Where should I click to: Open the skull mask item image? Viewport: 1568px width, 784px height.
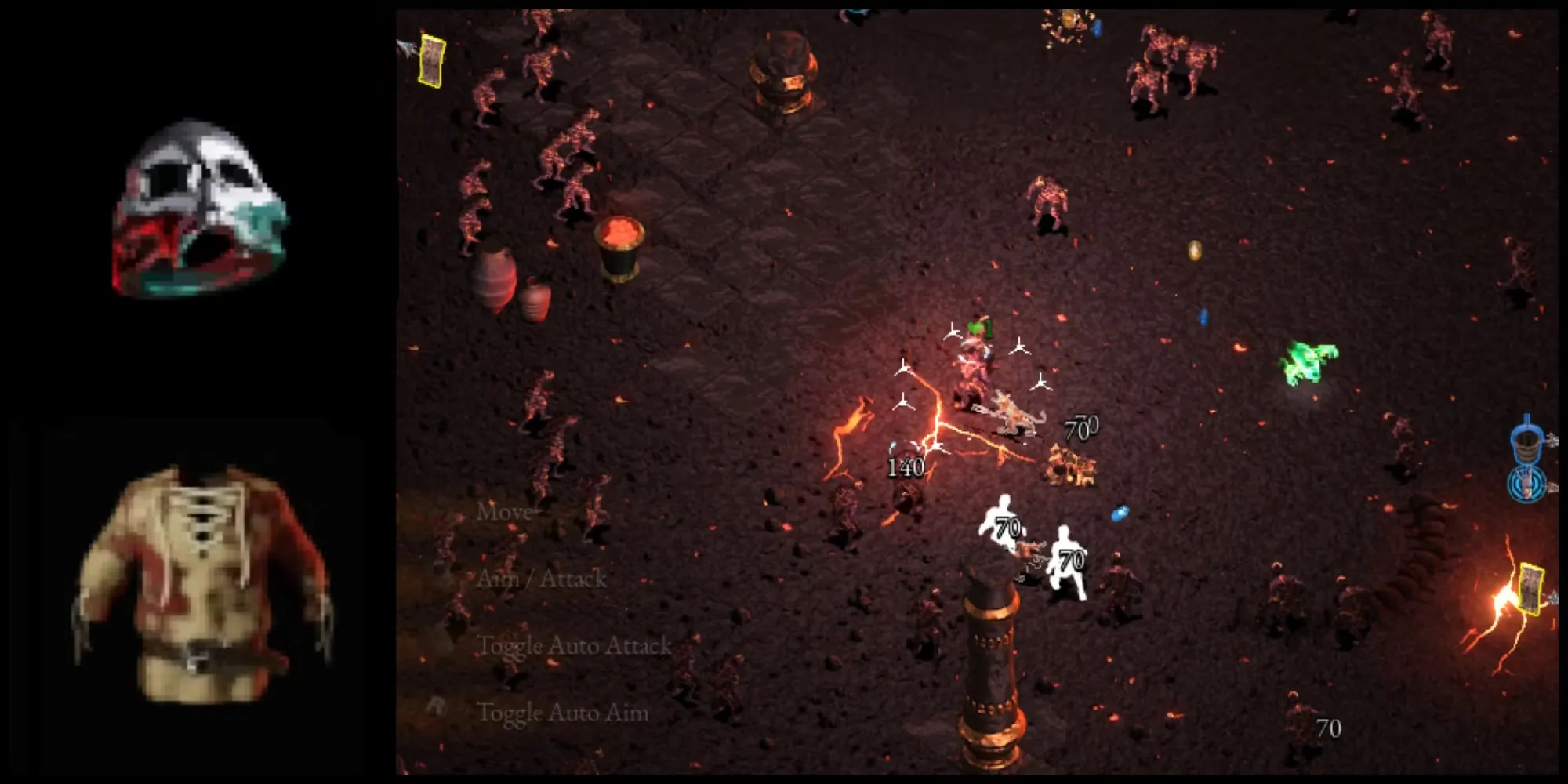[201, 209]
